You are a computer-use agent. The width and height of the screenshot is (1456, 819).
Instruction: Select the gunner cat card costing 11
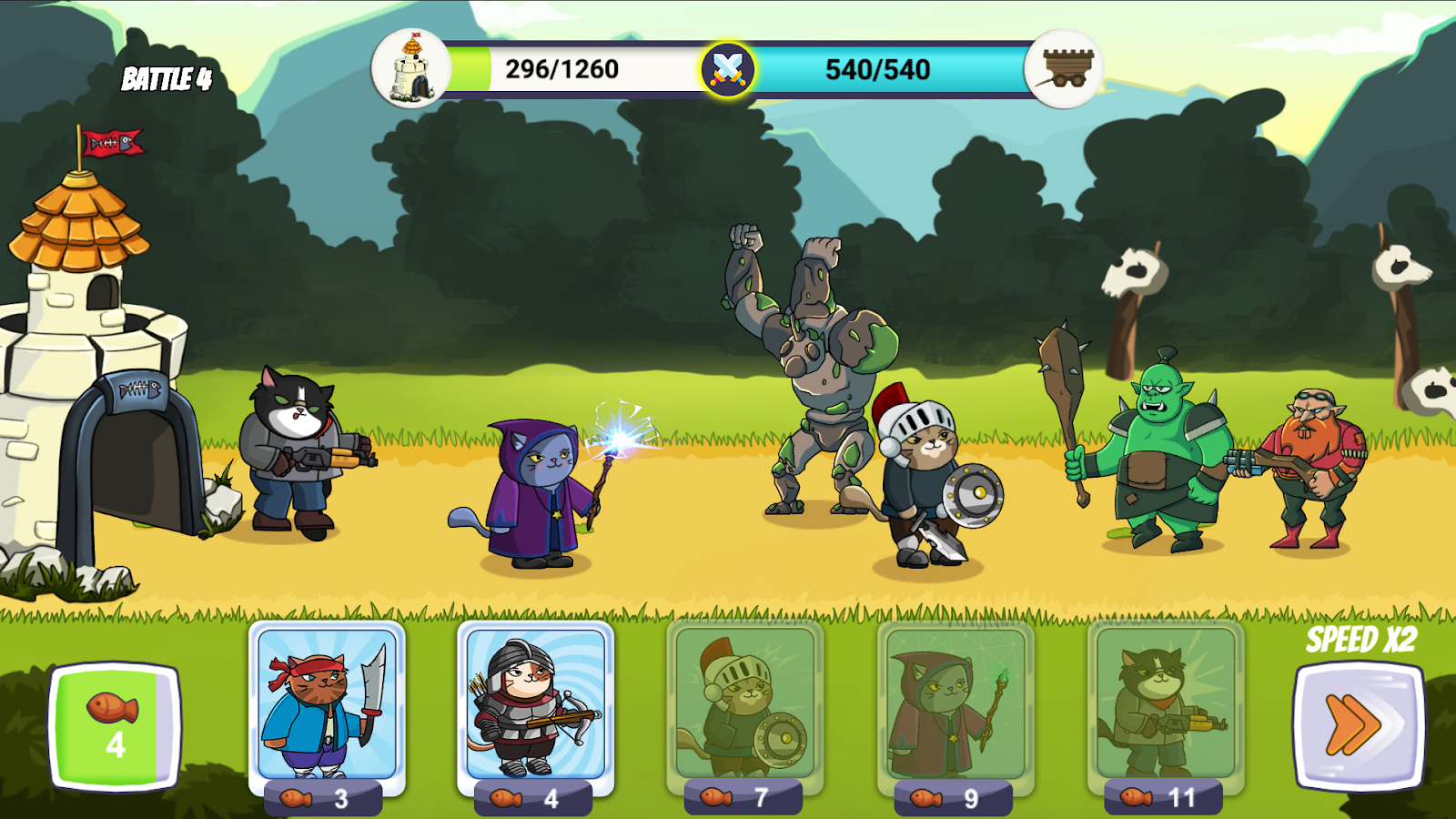tap(1165, 703)
